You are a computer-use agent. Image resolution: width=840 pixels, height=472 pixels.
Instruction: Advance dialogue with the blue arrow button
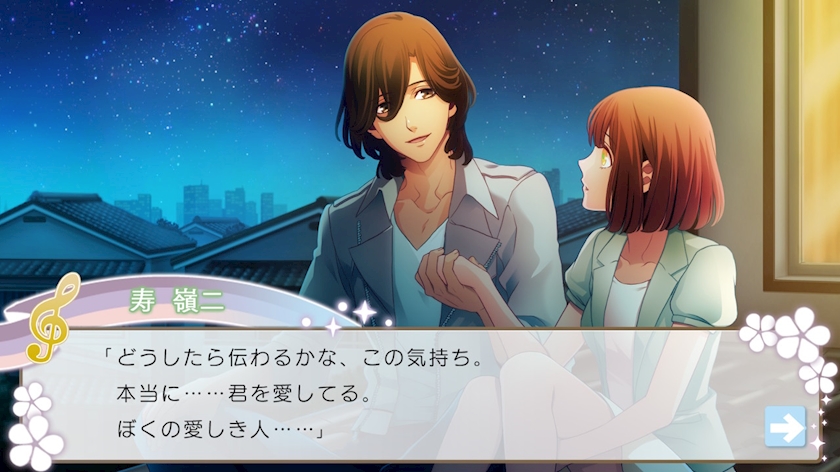(x=785, y=427)
